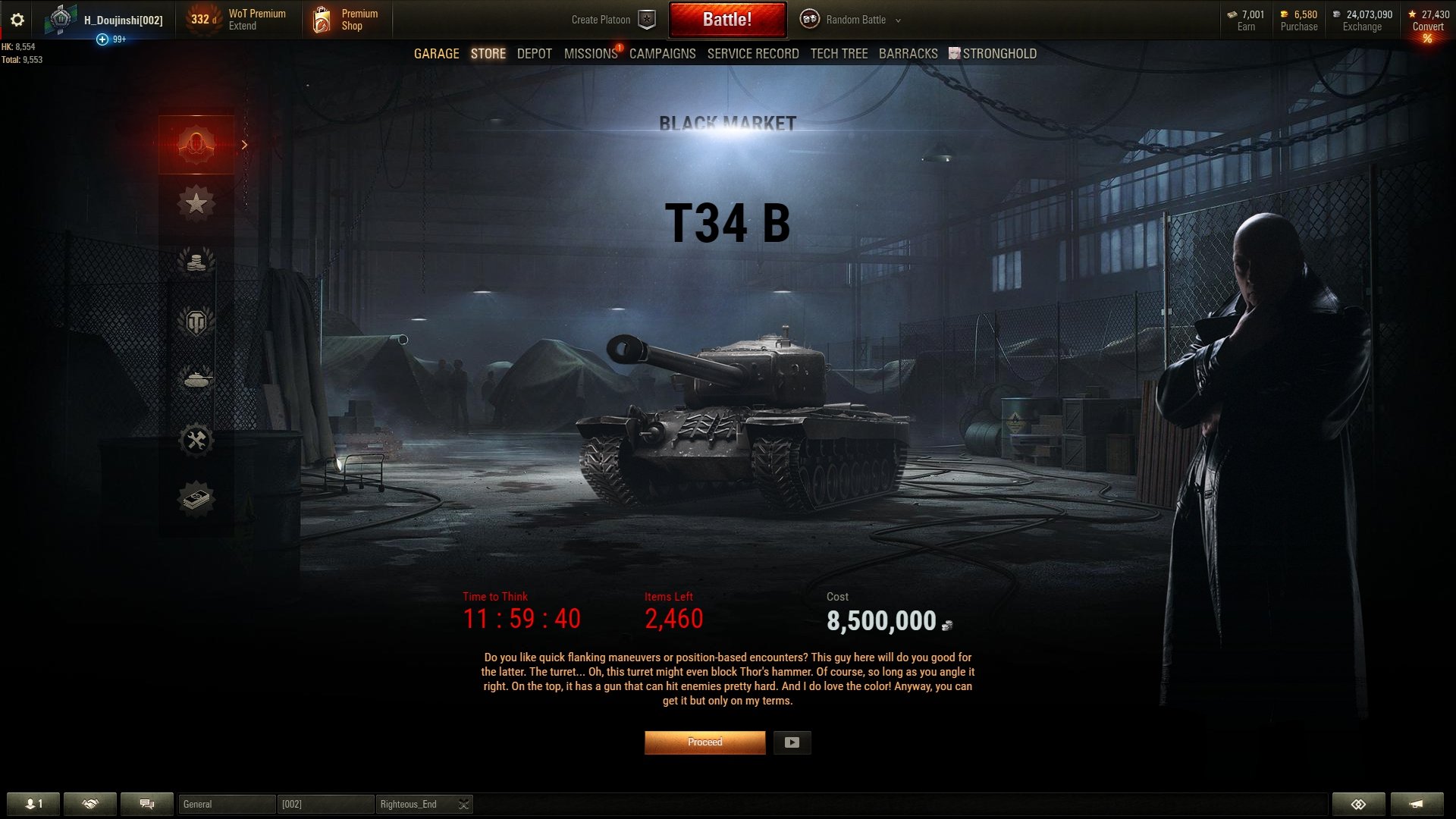
Task: Proceed with the T34 B purchase
Action: (704, 742)
